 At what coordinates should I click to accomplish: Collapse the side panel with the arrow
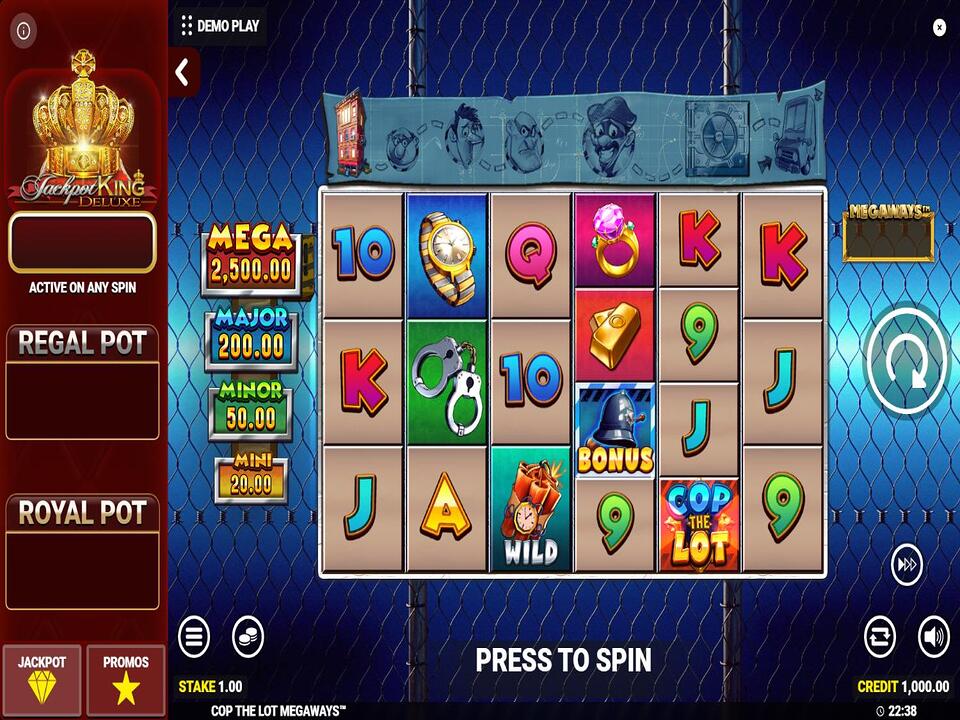click(x=183, y=72)
